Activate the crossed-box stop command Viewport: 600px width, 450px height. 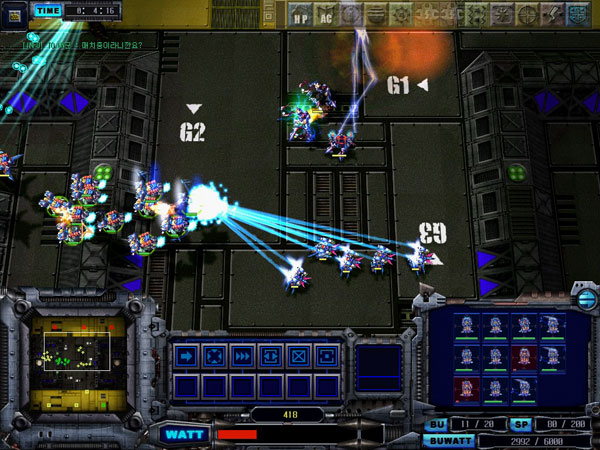297,356
